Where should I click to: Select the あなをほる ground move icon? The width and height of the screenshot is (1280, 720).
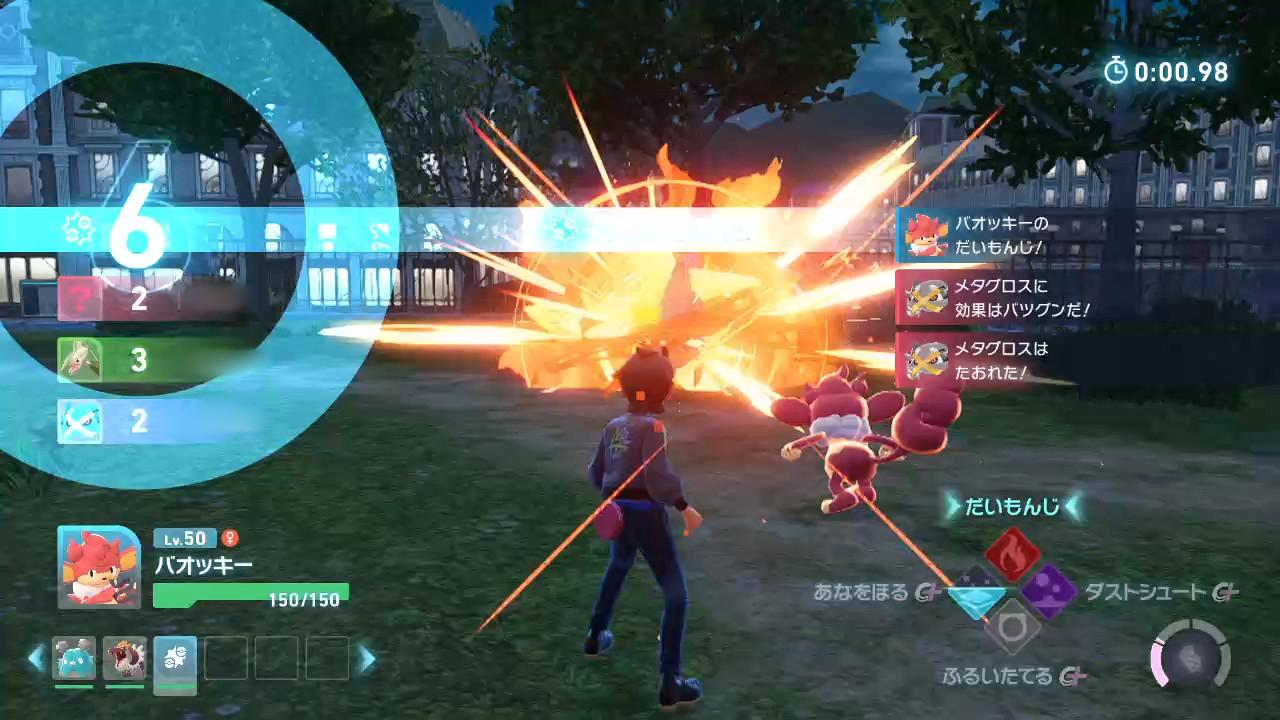pyautogui.click(x=976, y=594)
